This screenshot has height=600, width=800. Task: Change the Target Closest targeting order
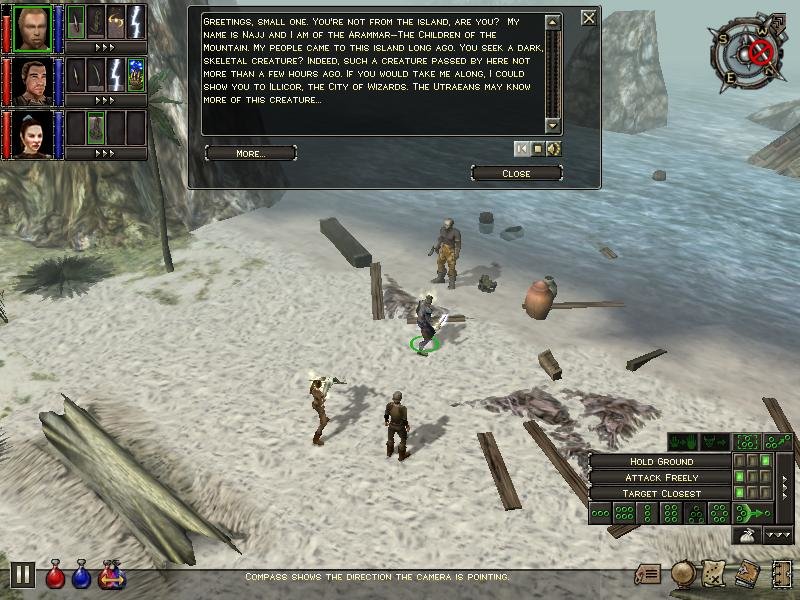pyautogui.click(x=662, y=493)
